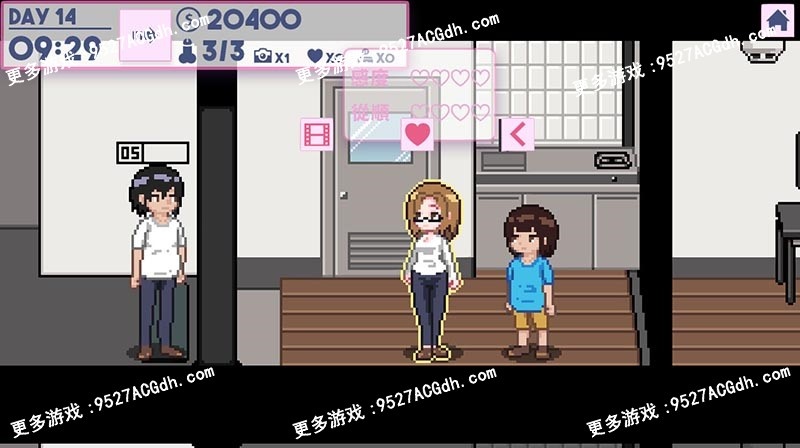
Task: Open the film strip icon
Action: (317, 134)
